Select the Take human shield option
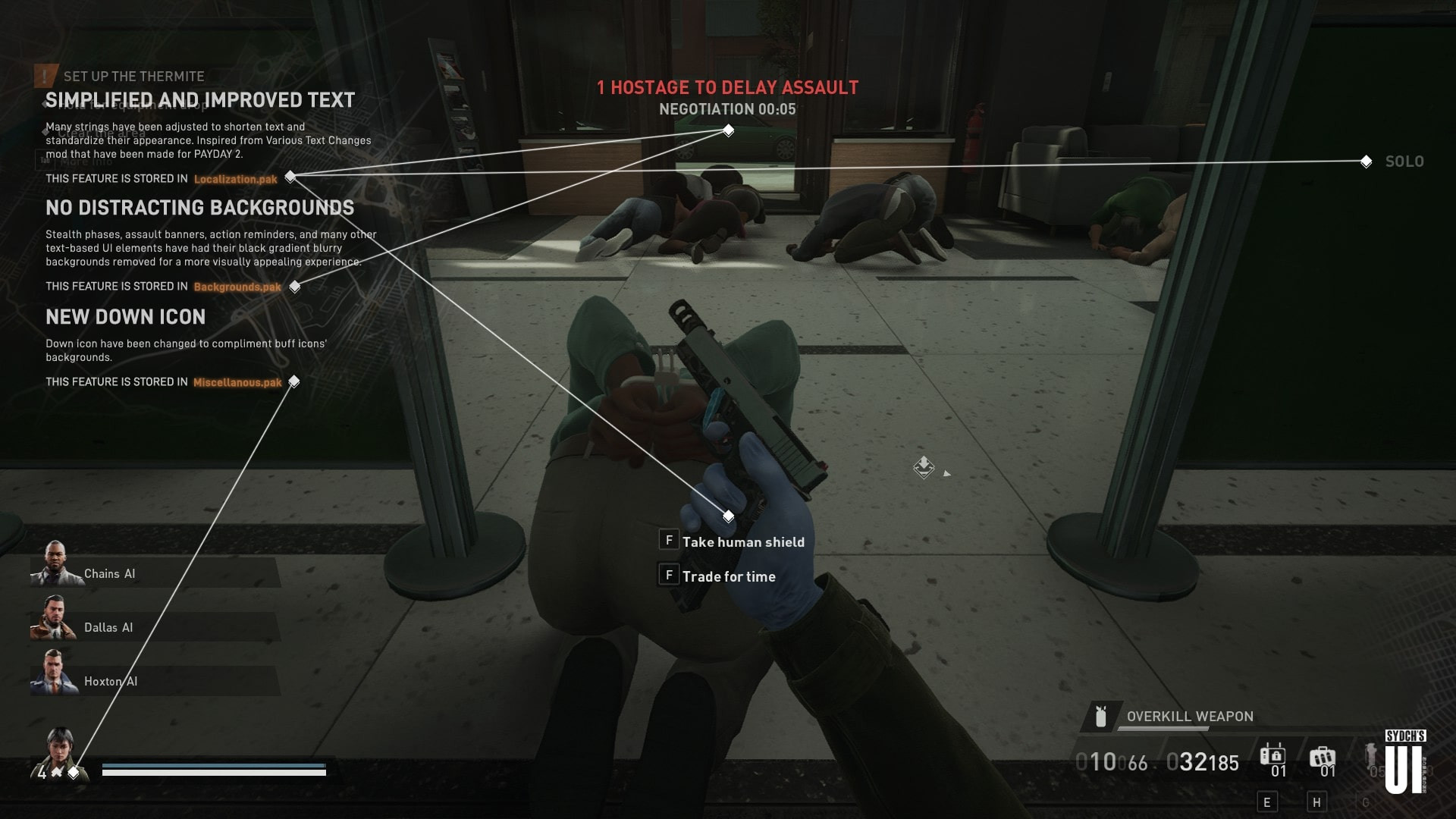 pyautogui.click(x=743, y=541)
